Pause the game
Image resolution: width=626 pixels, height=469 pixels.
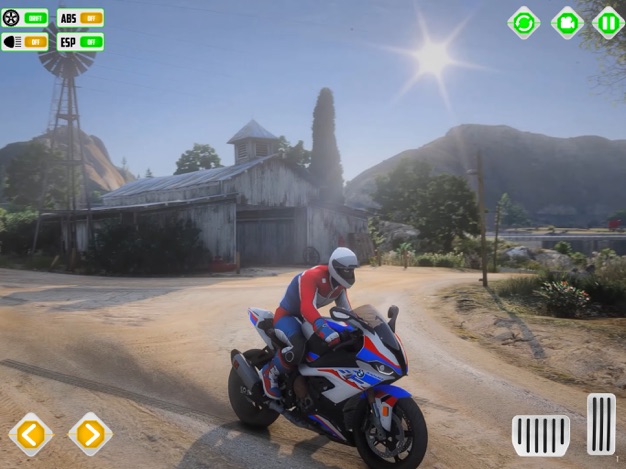coord(608,22)
